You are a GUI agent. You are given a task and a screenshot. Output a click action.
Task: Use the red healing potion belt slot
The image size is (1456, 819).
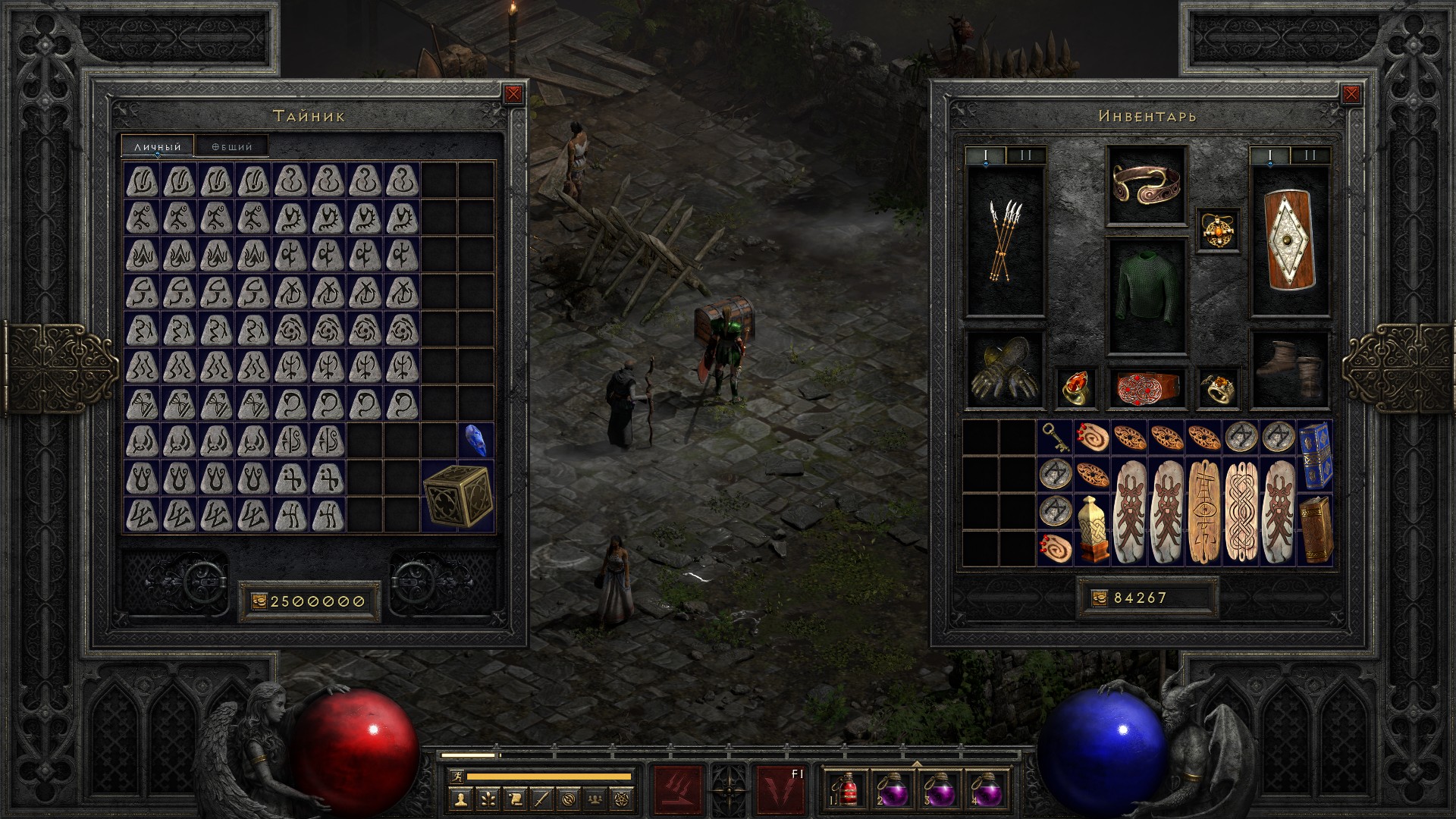coord(847,789)
